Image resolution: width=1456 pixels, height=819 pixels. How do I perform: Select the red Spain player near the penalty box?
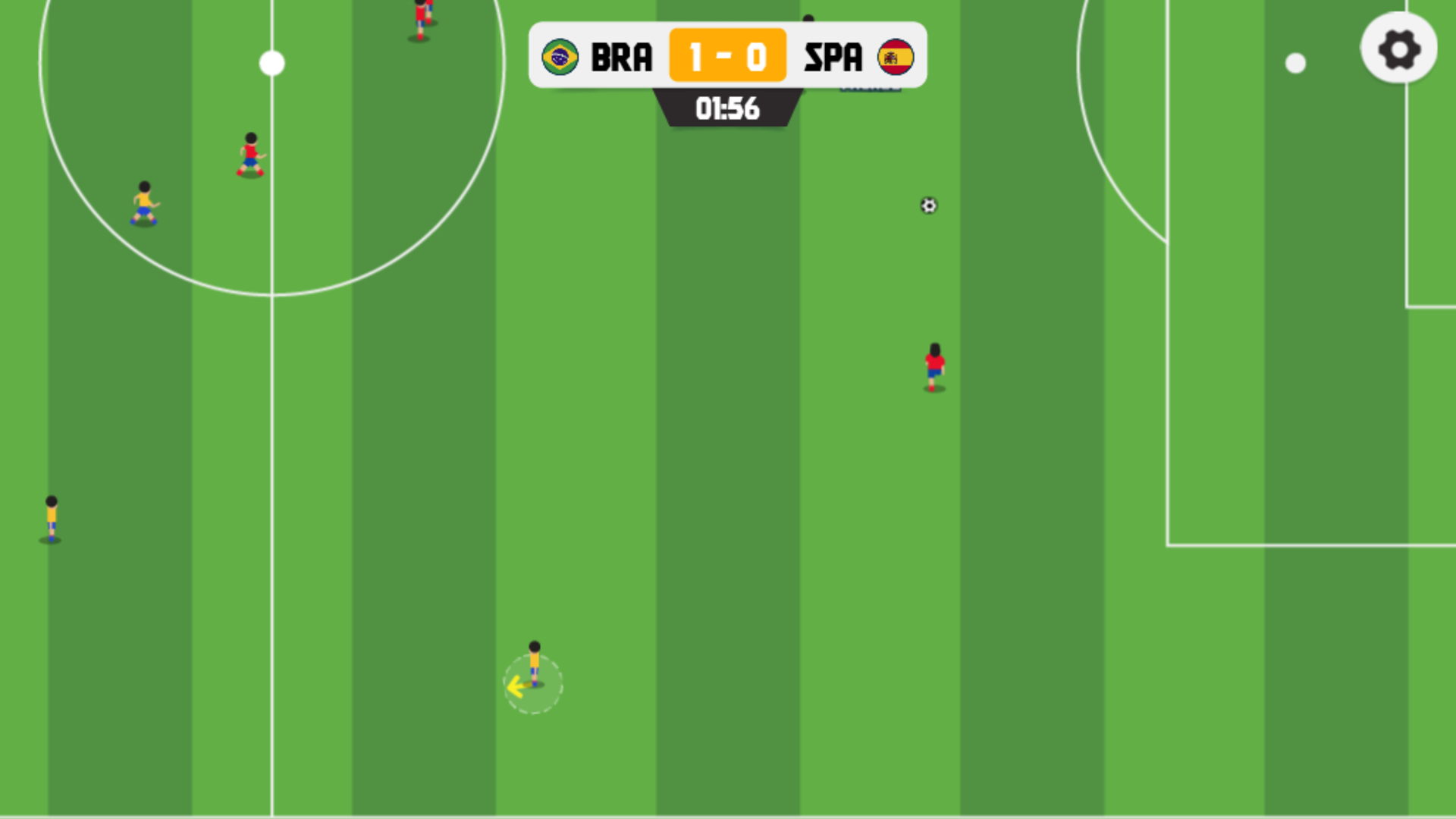934,368
